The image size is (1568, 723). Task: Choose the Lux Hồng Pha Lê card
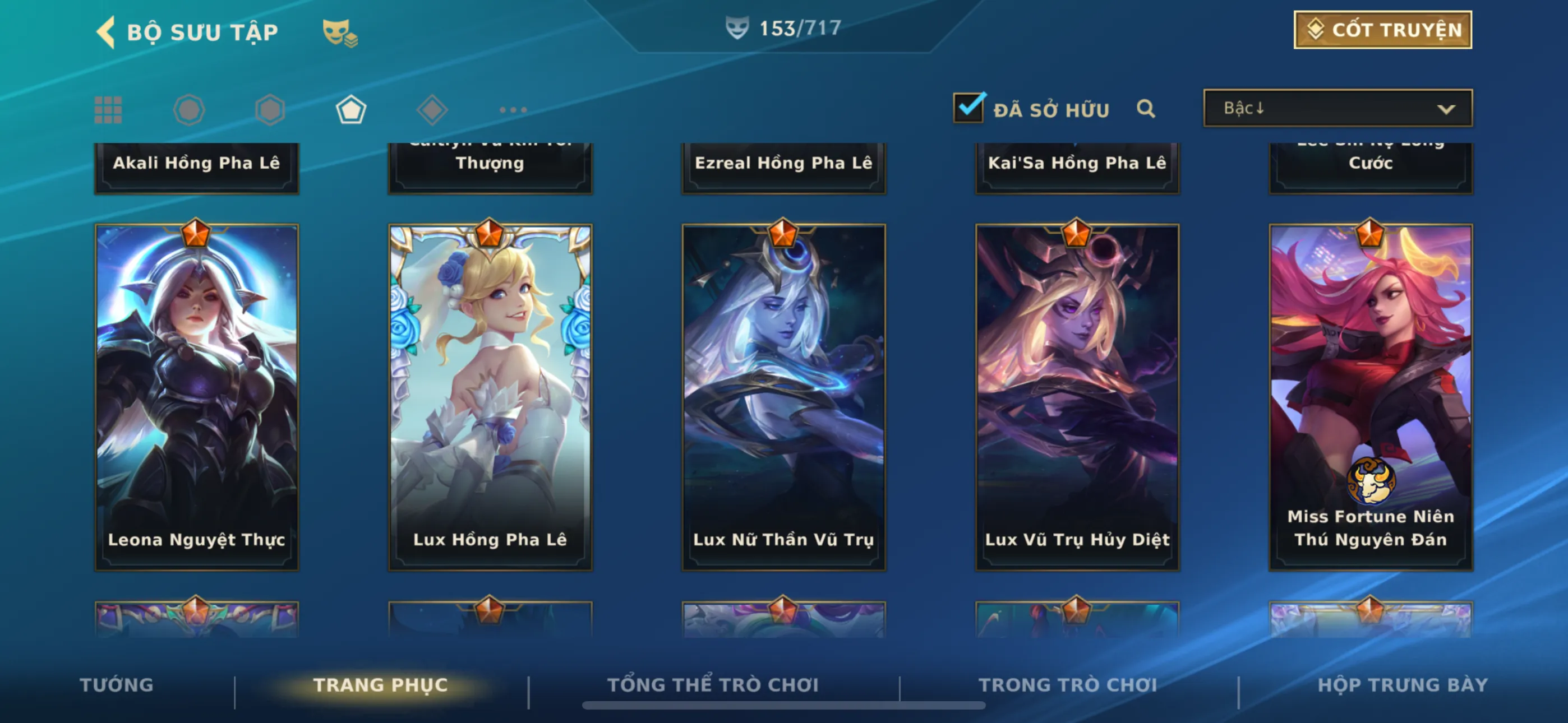tap(490, 397)
